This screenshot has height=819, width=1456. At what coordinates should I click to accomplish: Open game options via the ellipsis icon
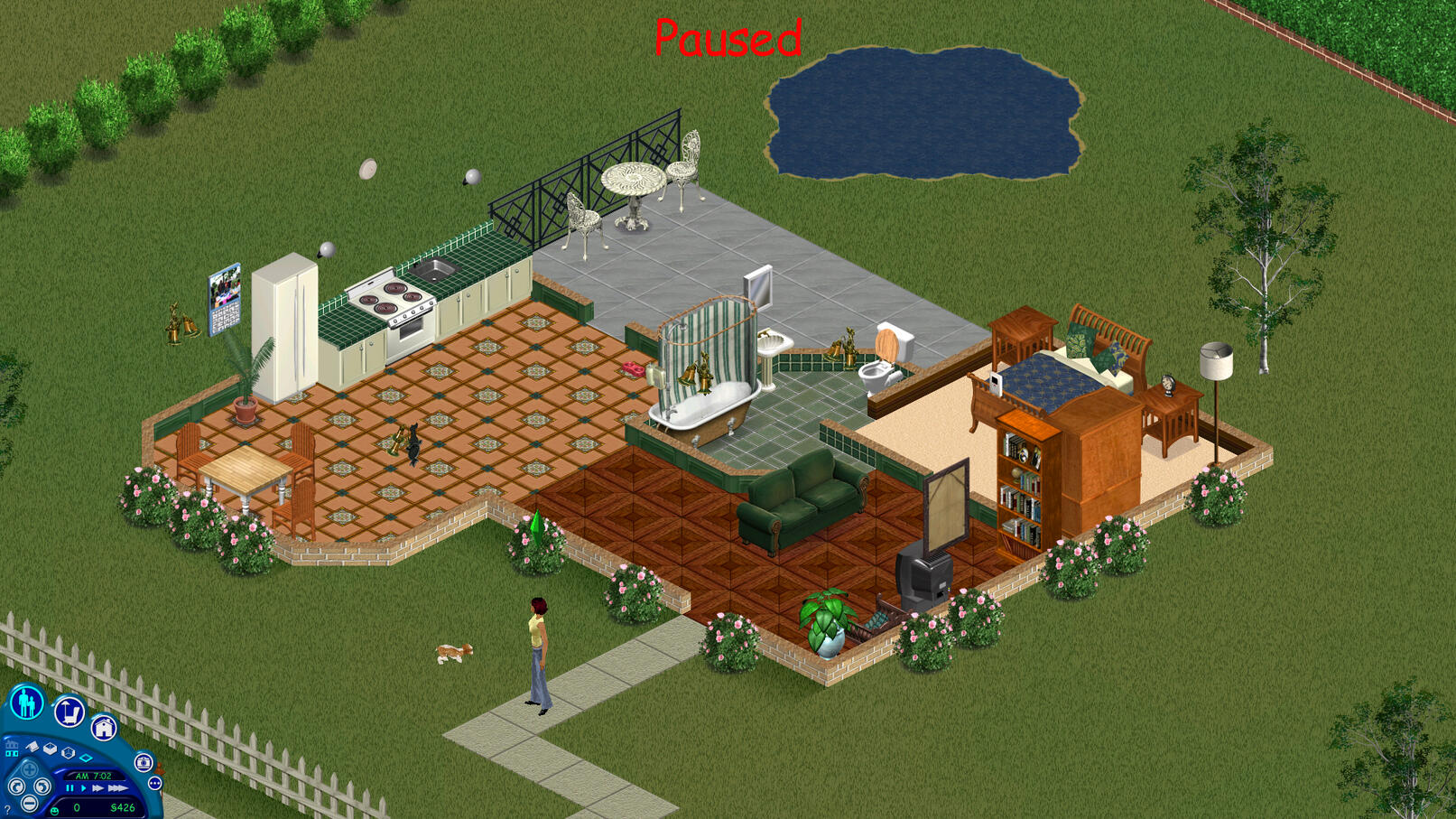154,784
